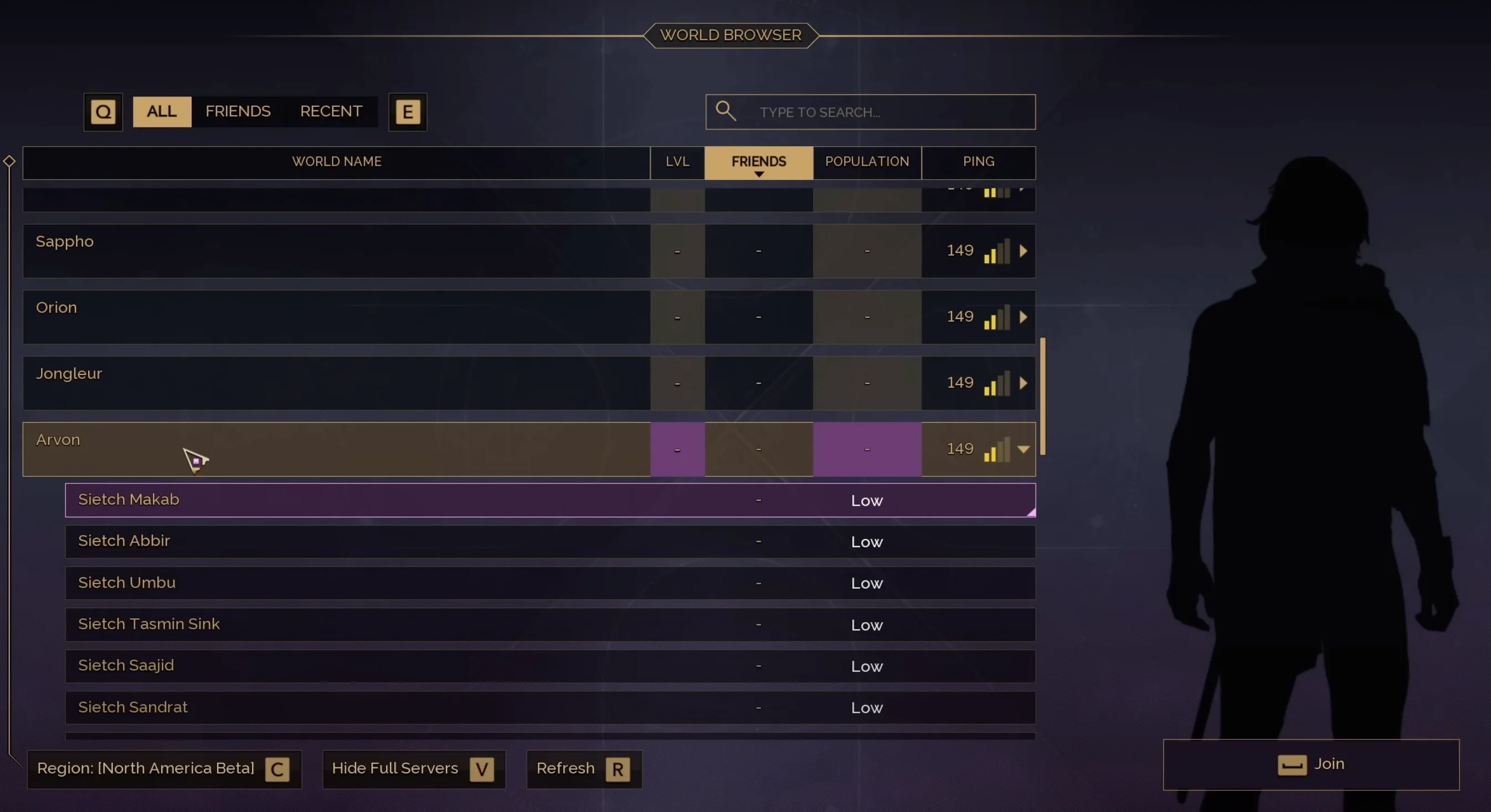
Task: Switch to the RECENT tab
Action: coord(331,111)
